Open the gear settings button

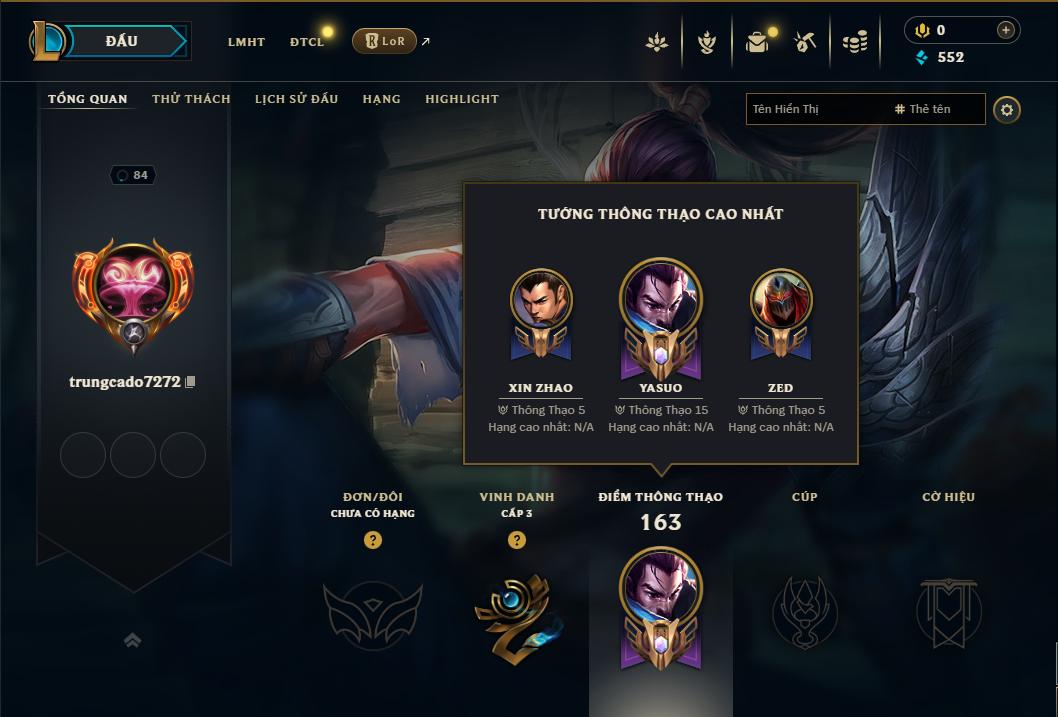(1007, 109)
